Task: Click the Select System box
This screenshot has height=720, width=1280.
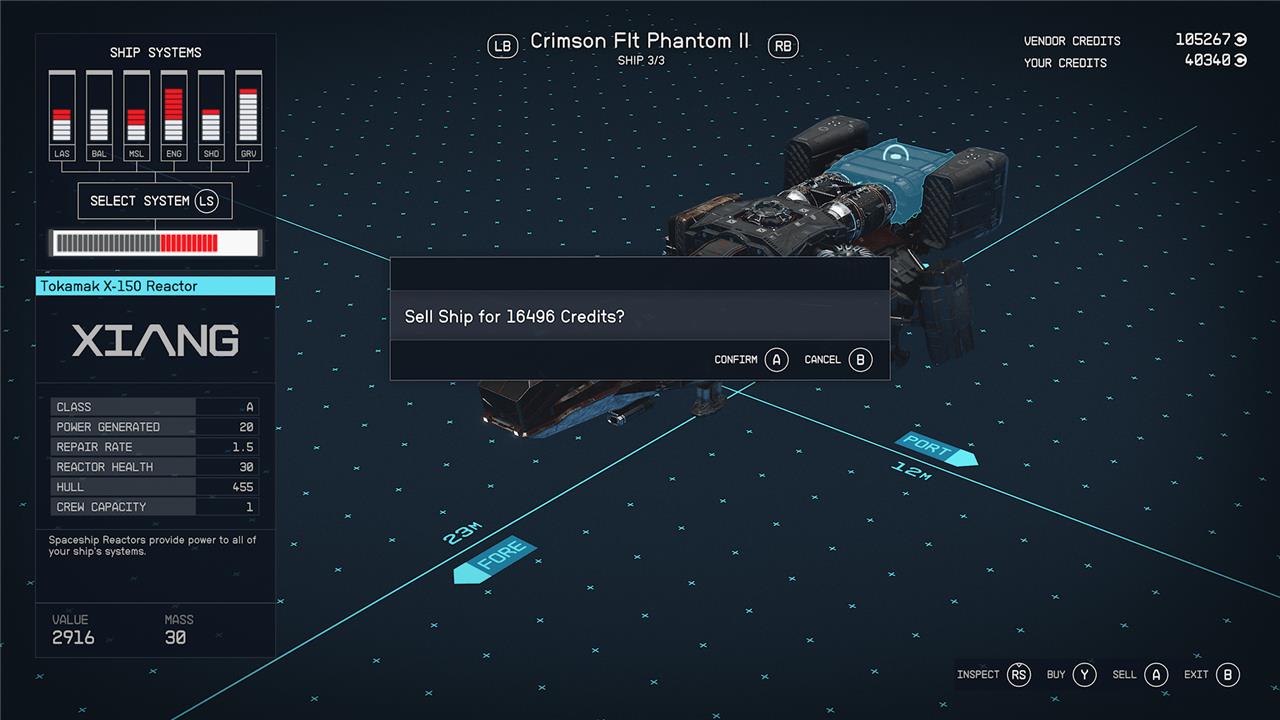Action: pyautogui.click(x=154, y=201)
